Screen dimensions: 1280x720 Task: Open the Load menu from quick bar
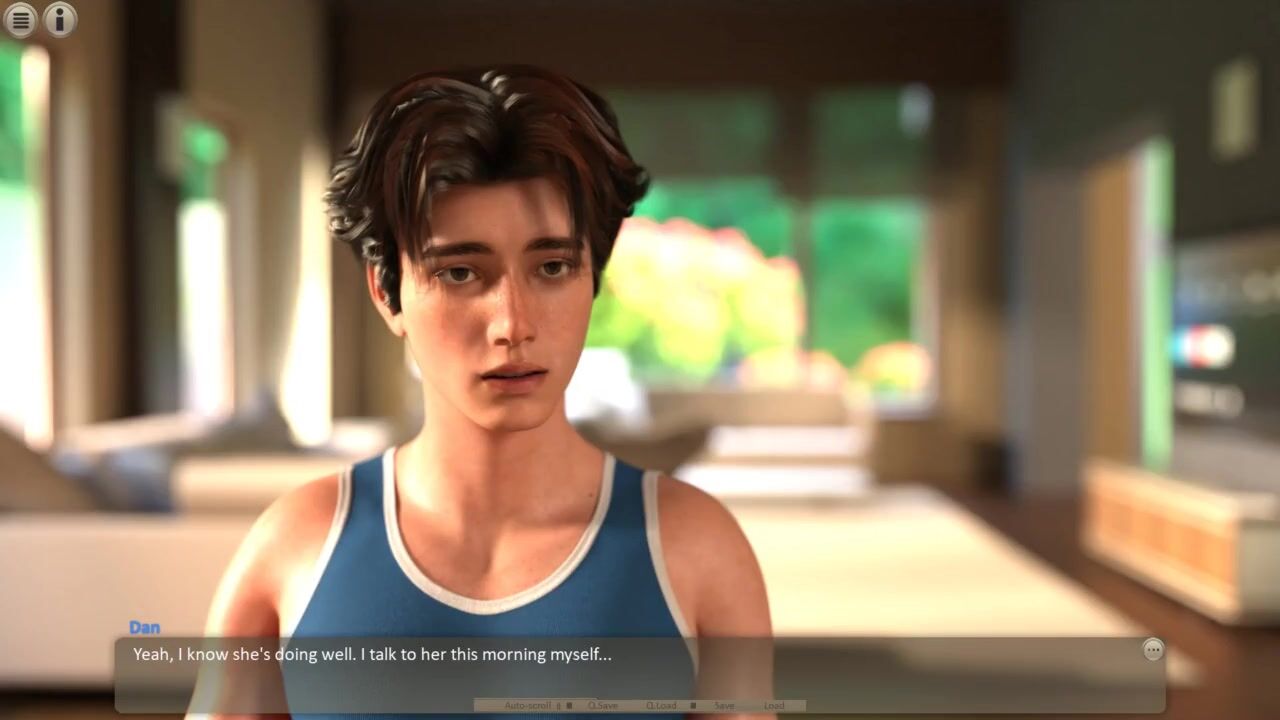[774, 706]
